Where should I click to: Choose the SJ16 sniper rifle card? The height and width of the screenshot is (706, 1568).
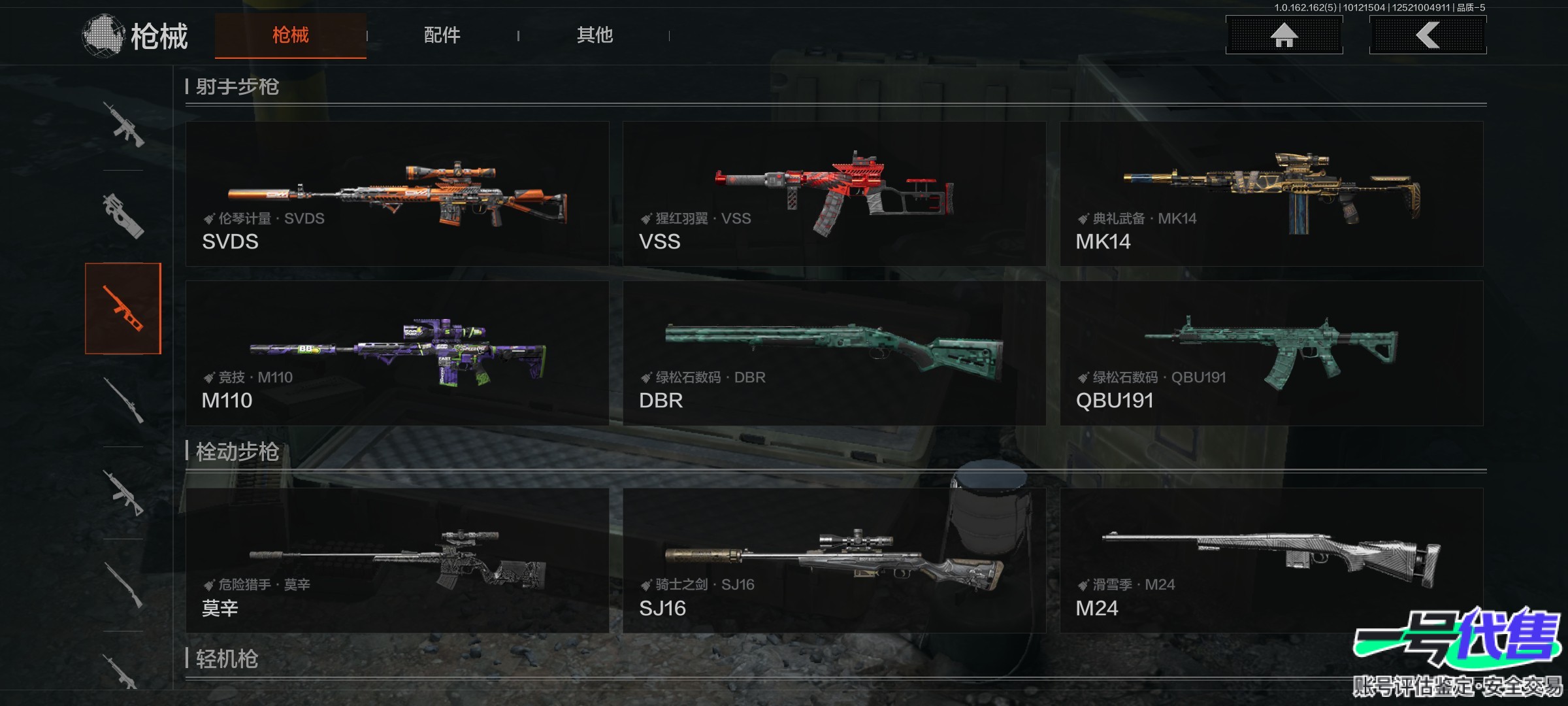coord(834,560)
